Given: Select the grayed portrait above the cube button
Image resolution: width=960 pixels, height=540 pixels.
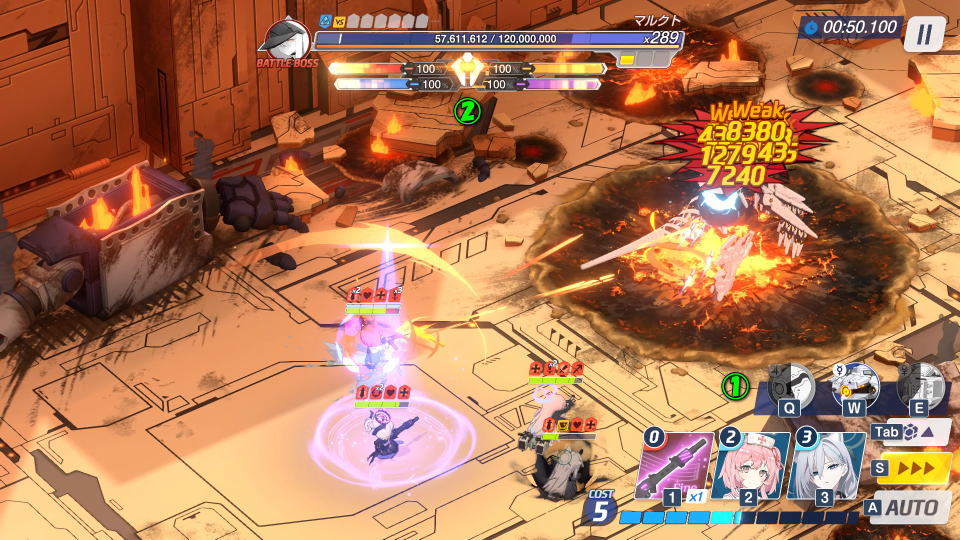Looking at the screenshot, I should click(x=919, y=385).
